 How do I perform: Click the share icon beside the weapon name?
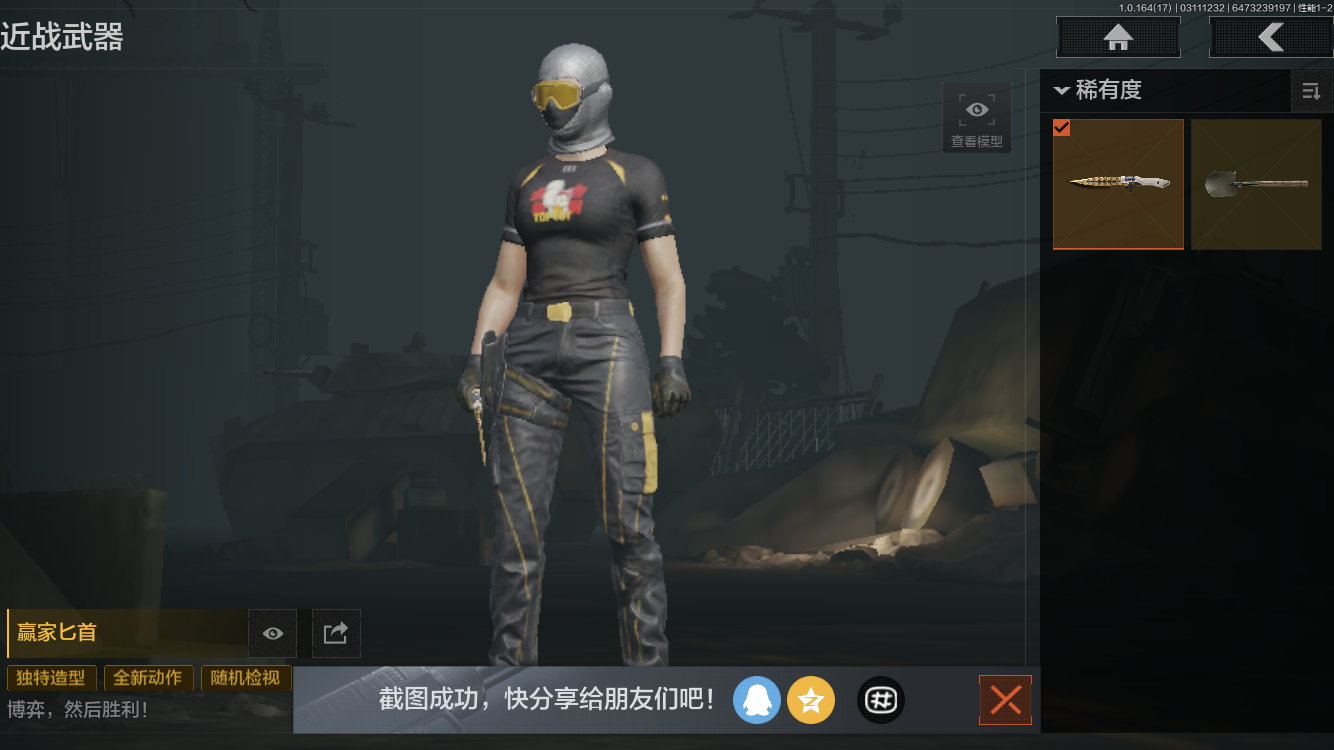click(335, 633)
